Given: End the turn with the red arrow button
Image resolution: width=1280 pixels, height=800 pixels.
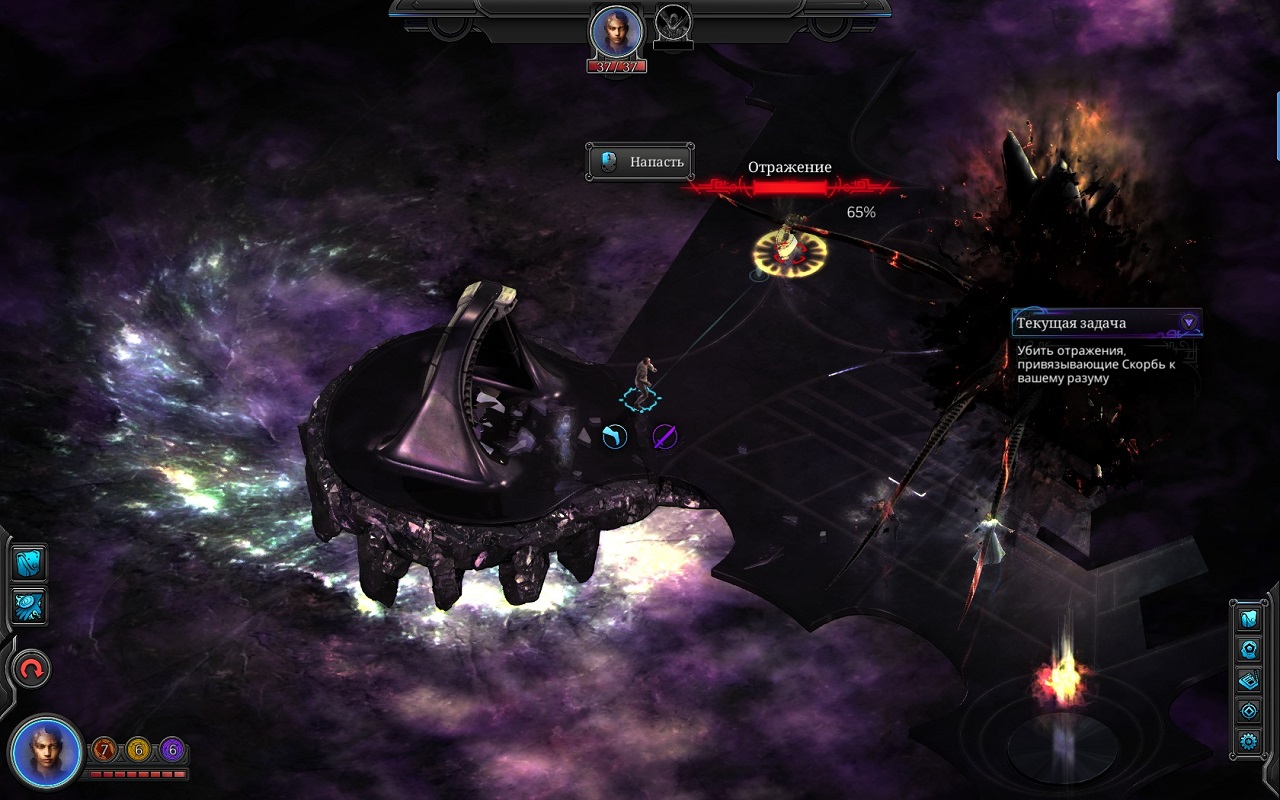Looking at the screenshot, I should tap(31, 670).
